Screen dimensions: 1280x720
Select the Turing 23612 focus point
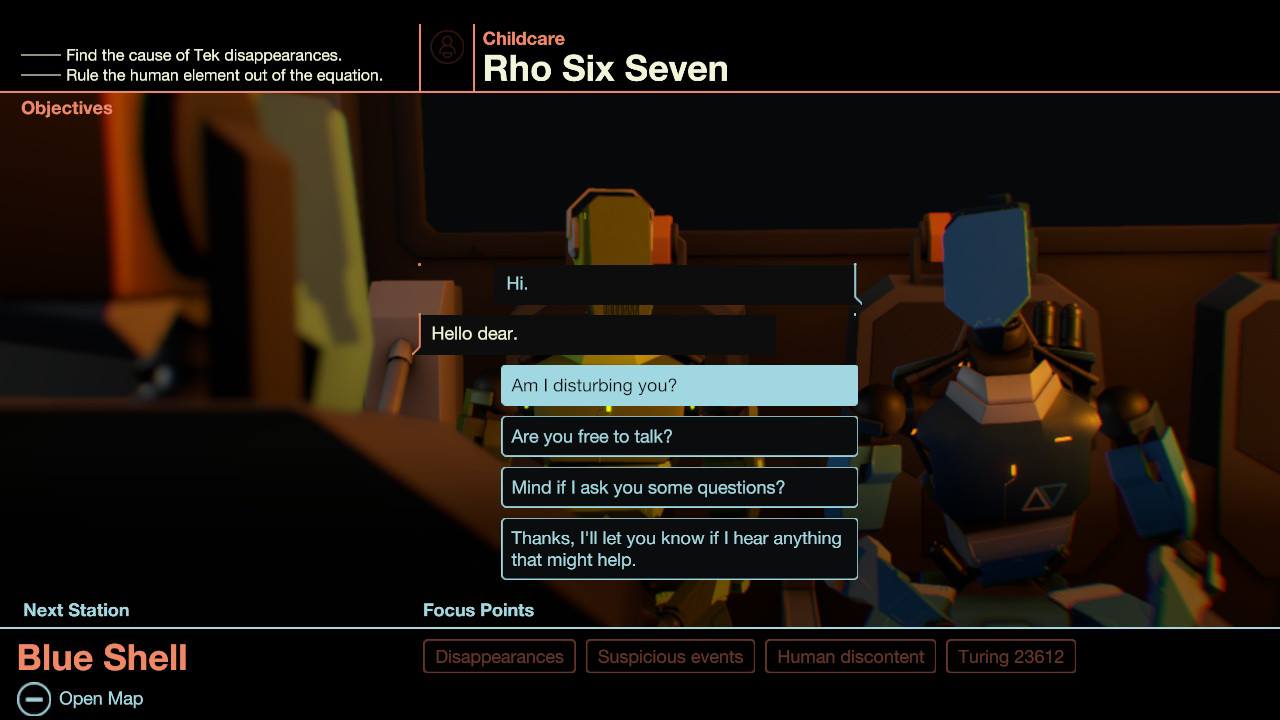[x=1010, y=656]
